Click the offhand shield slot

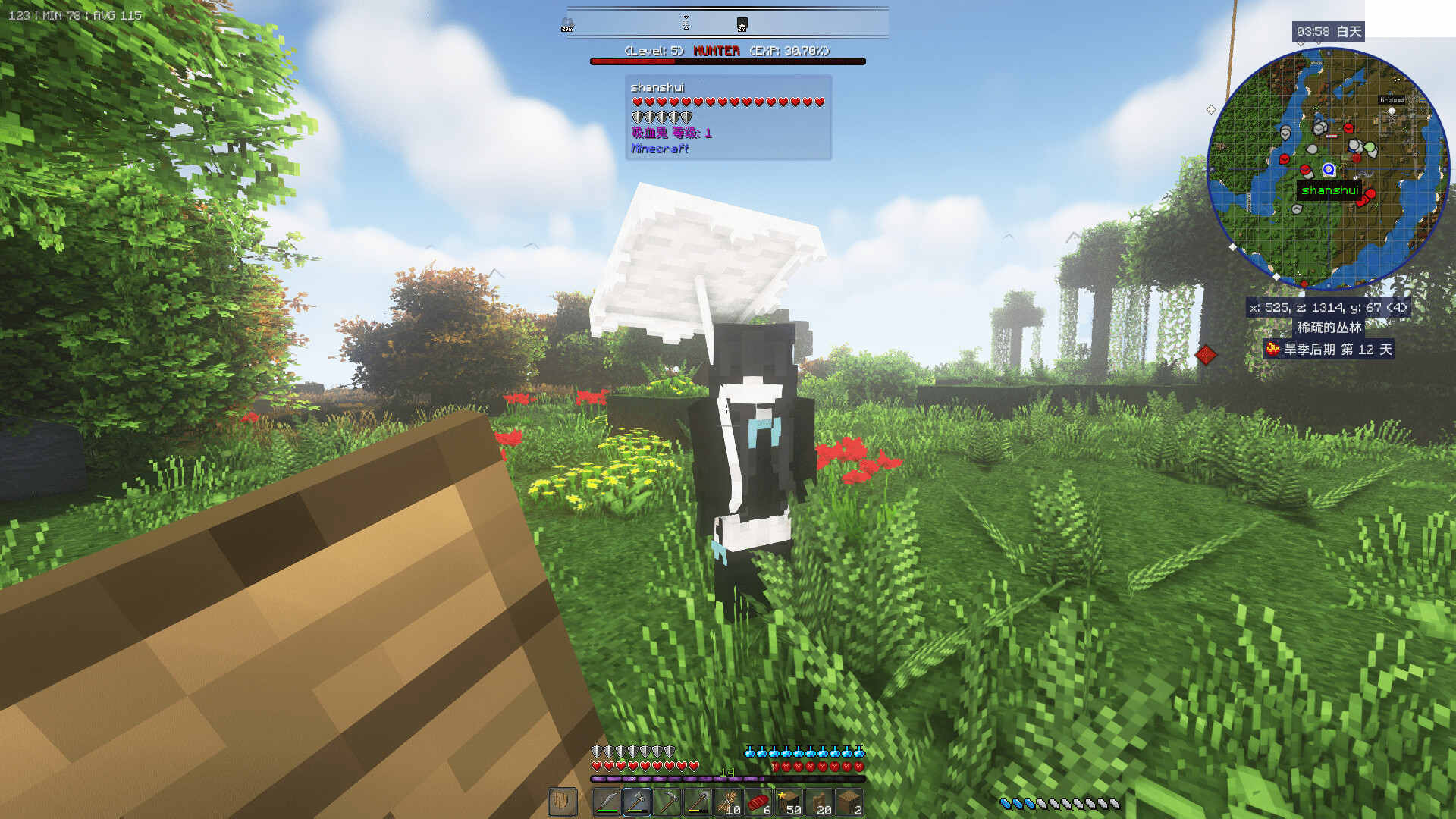(562, 802)
